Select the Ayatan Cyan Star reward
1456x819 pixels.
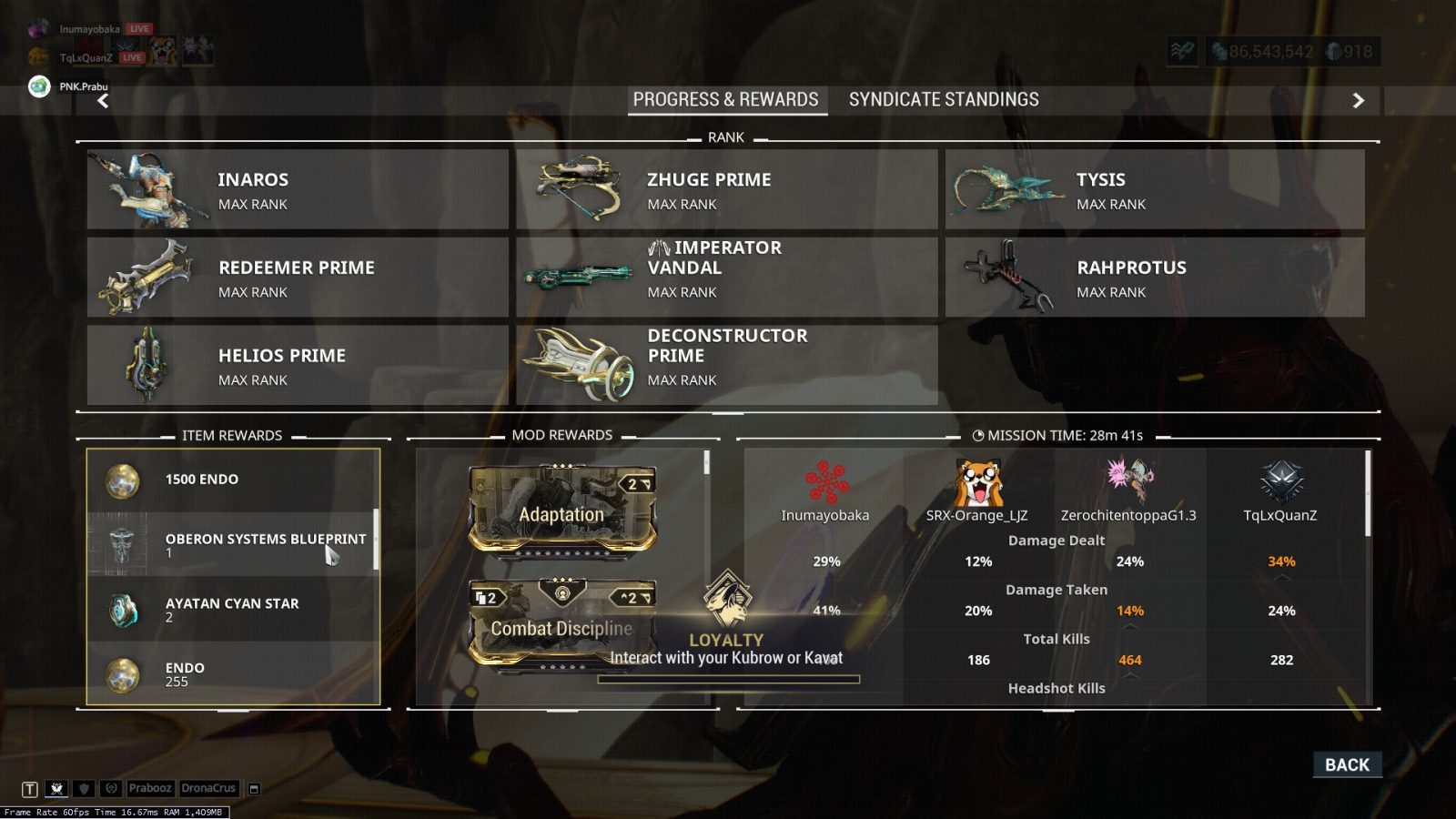232,609
